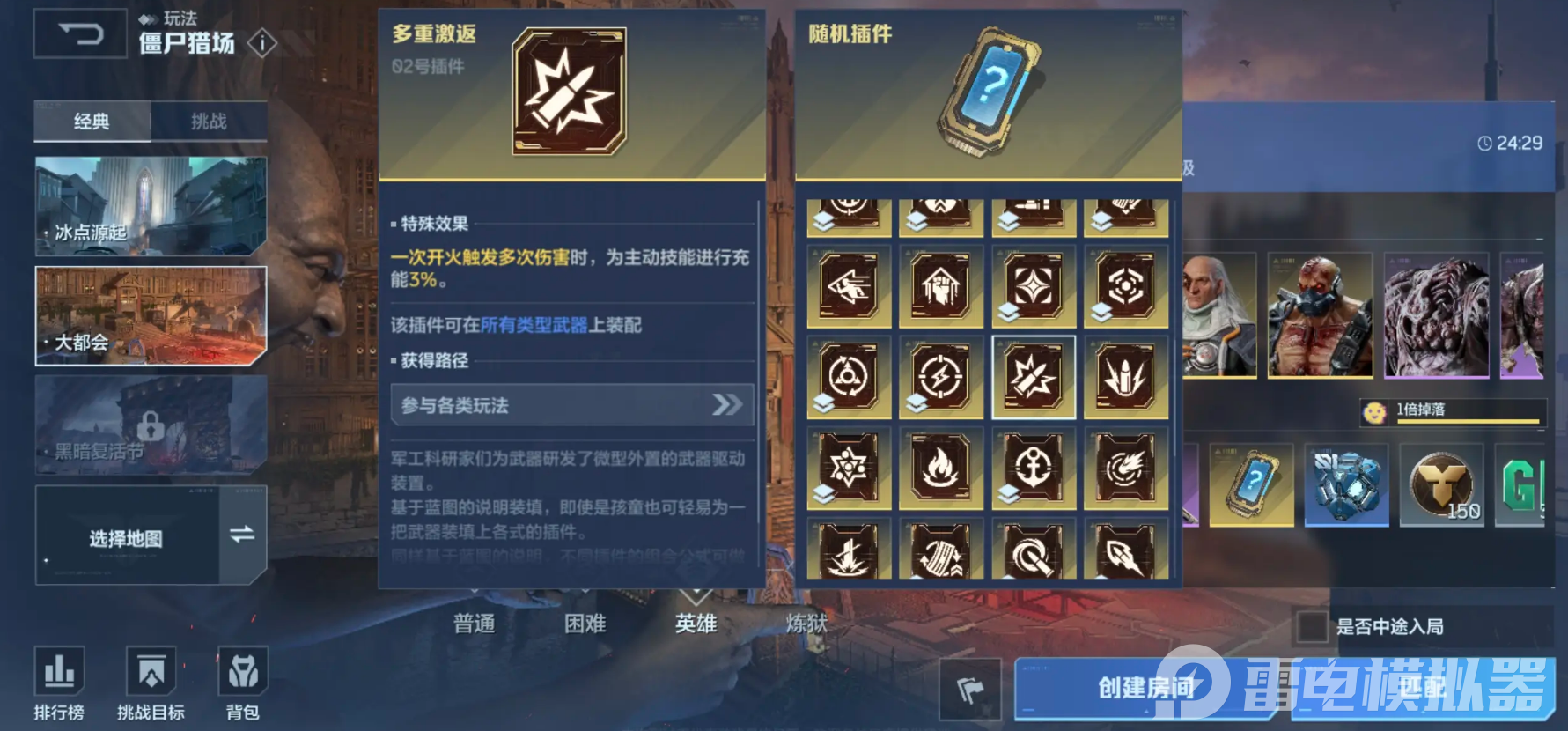This screenshot has height=731, width=1568.
Task: Switch to the 挑战 tab
Action: click(x=209, y=122)
